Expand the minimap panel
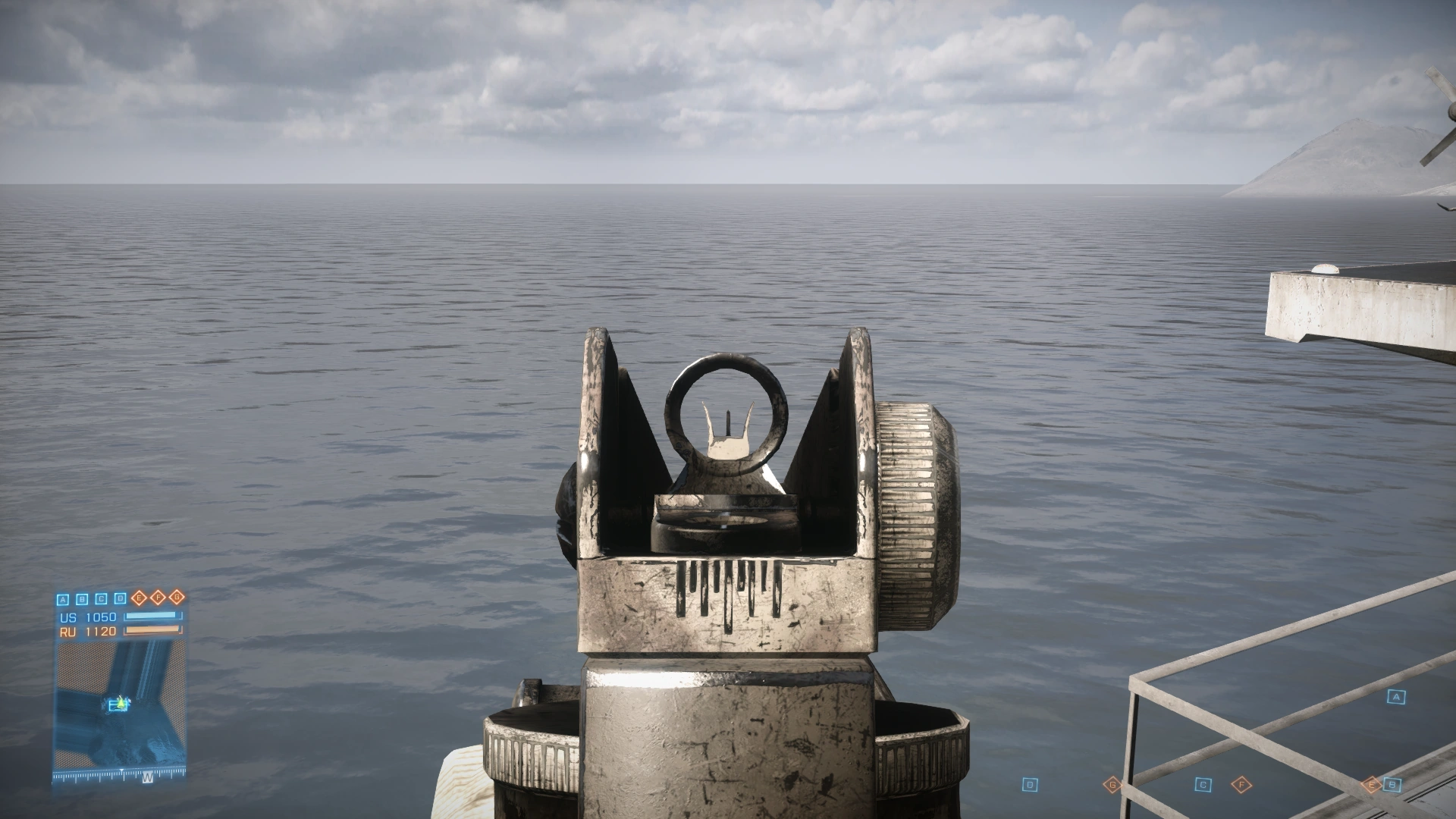This screenshot has width=1456, height=819. [x=121, y=705]
